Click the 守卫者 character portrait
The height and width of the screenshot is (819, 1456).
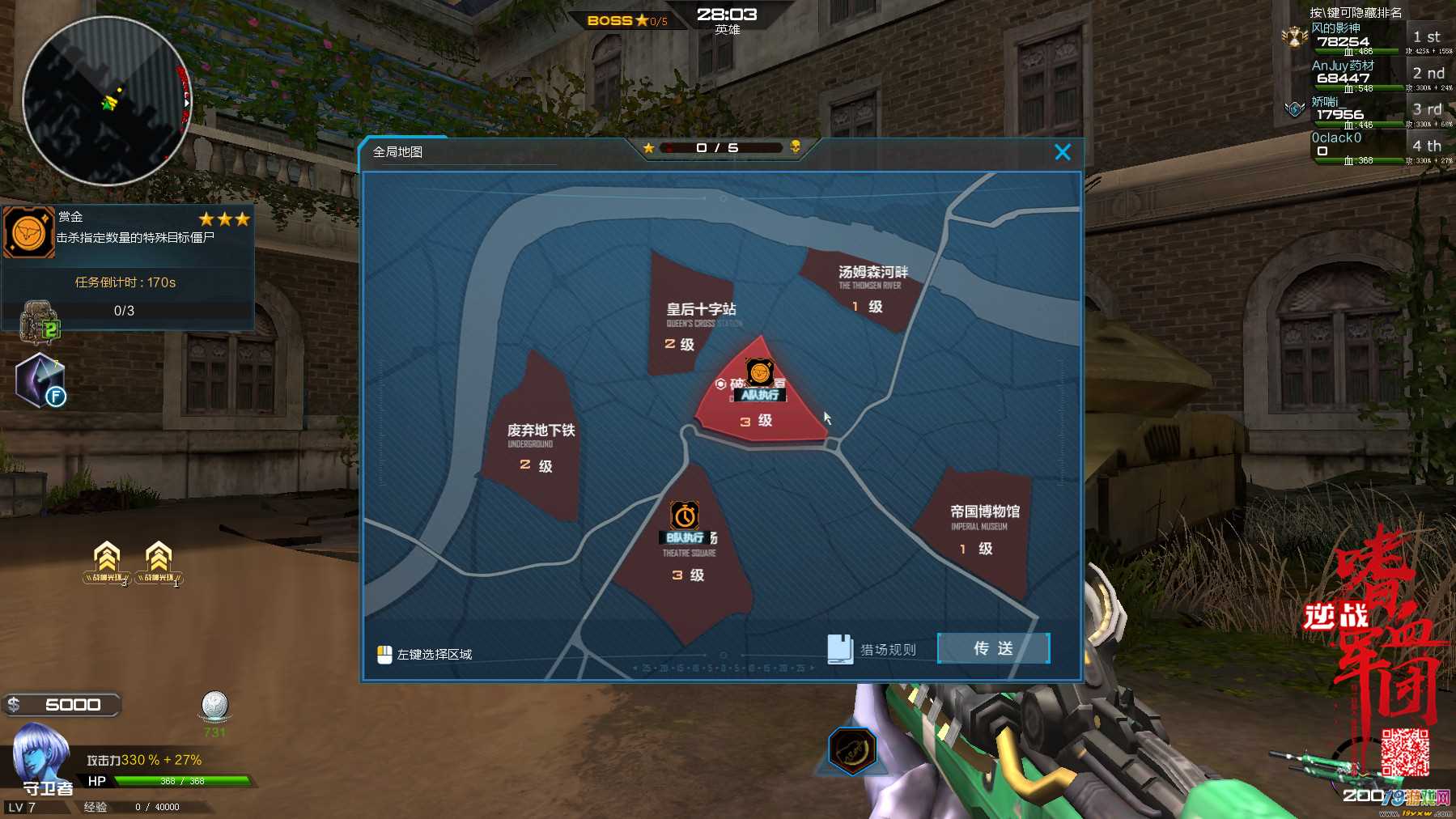pyautogui.click(x=39, y=755)
